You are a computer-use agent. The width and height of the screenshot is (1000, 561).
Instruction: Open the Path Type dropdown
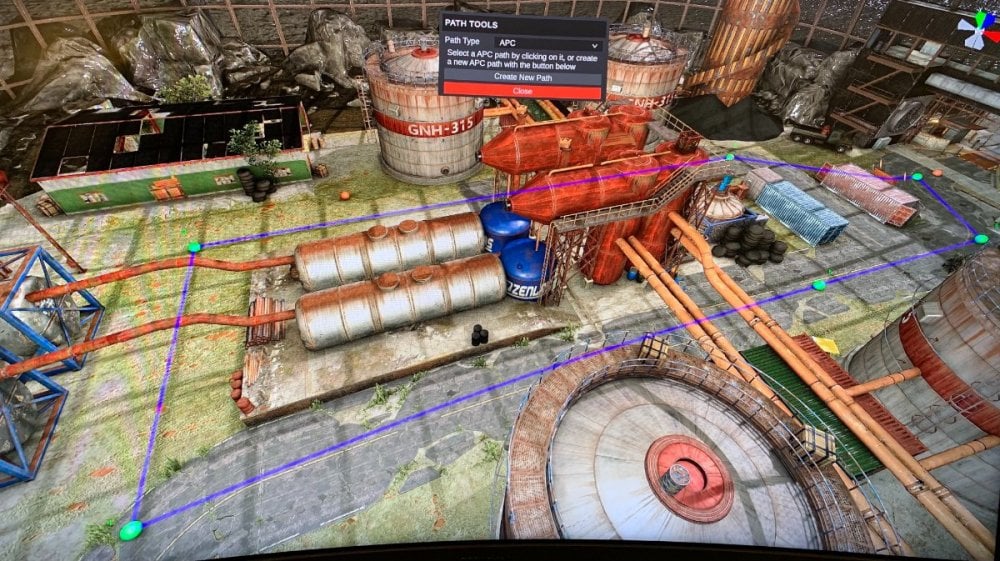pos(547,44)
